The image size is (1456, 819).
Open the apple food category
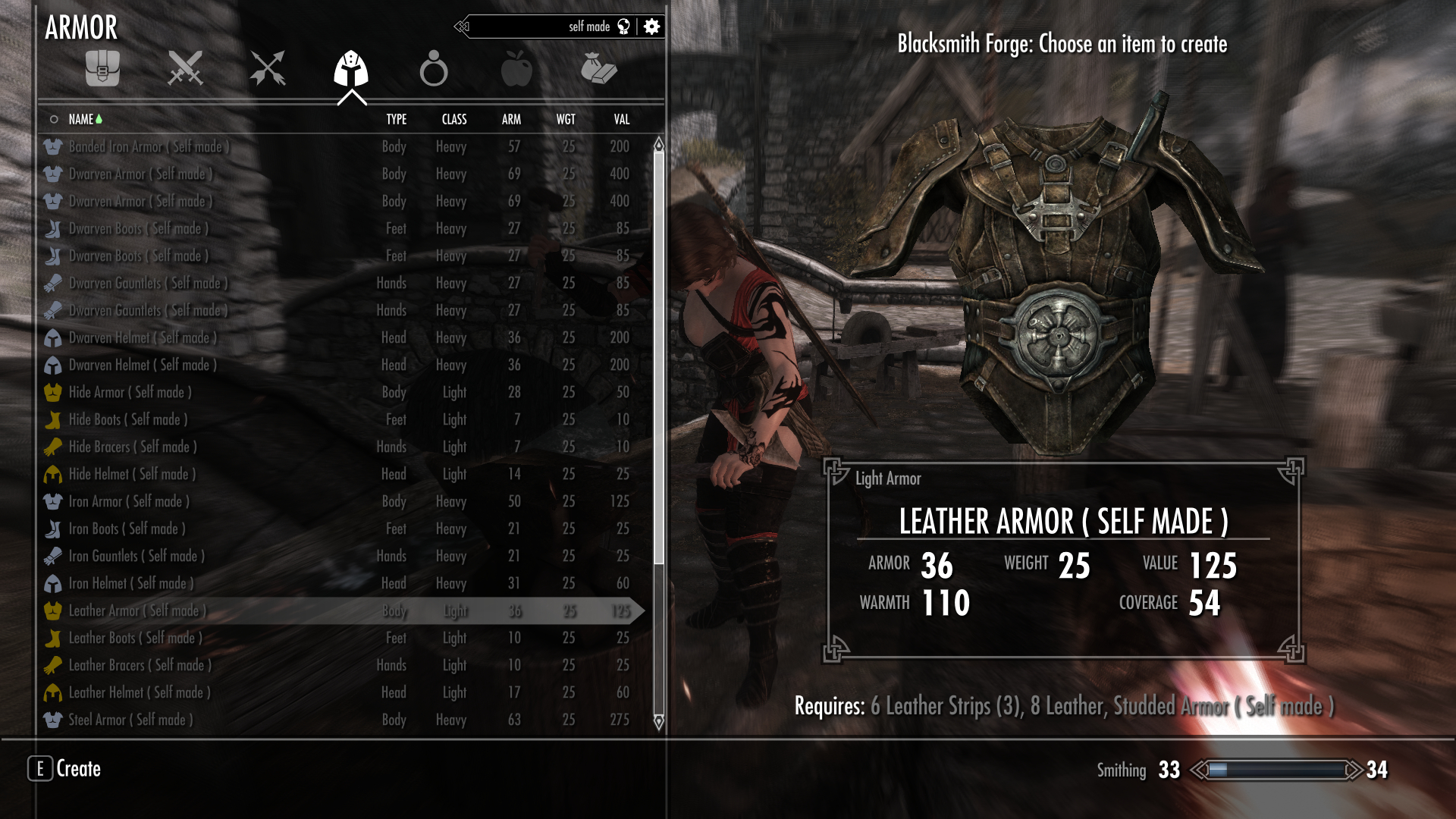516,69
